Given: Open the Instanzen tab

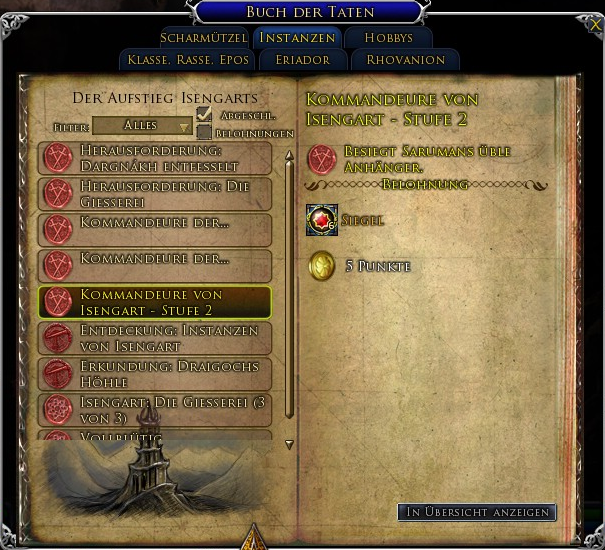Looking at the screenshot, I should [x=297, y=38].
